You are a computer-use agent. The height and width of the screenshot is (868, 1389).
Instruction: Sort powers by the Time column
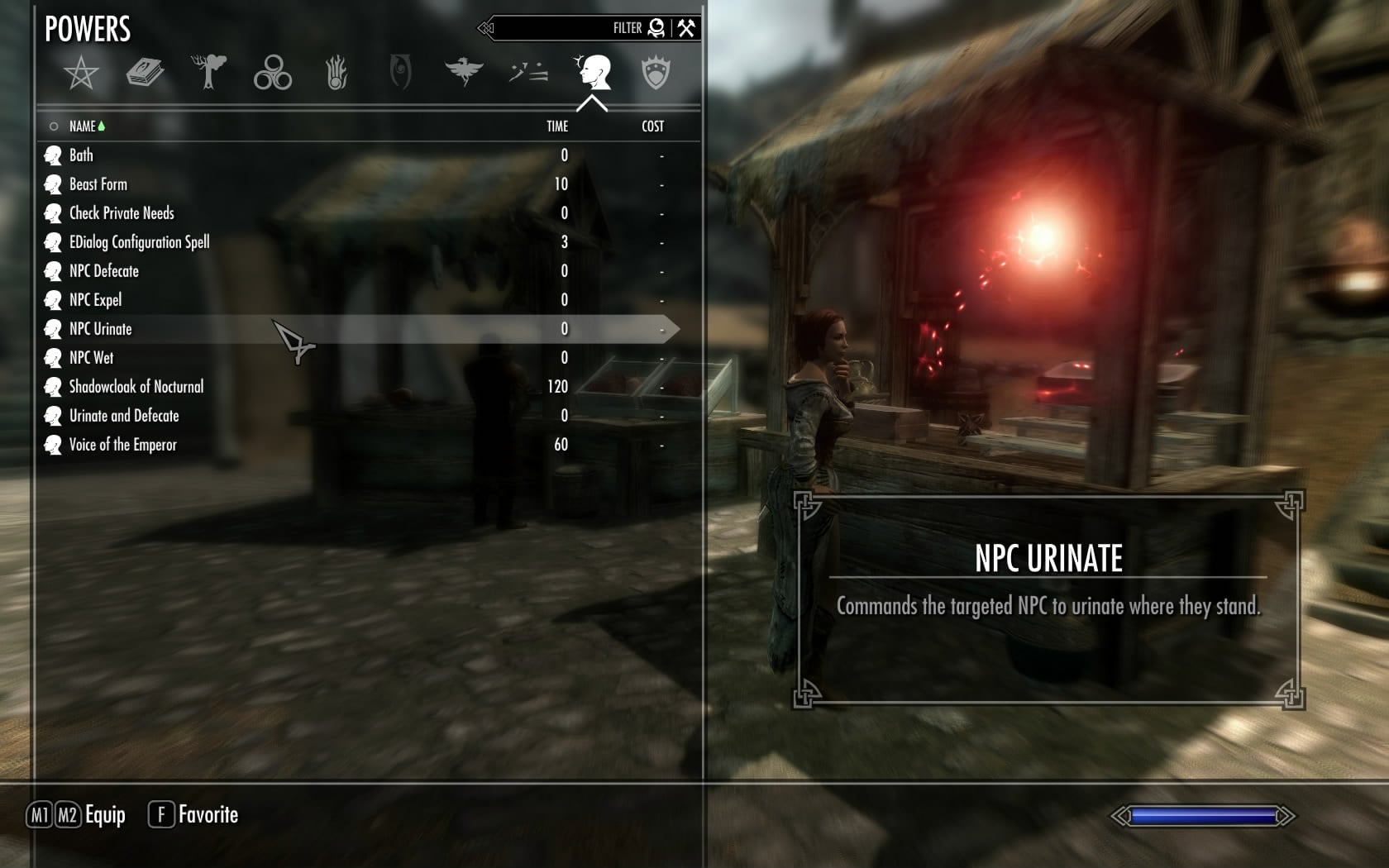557,126
